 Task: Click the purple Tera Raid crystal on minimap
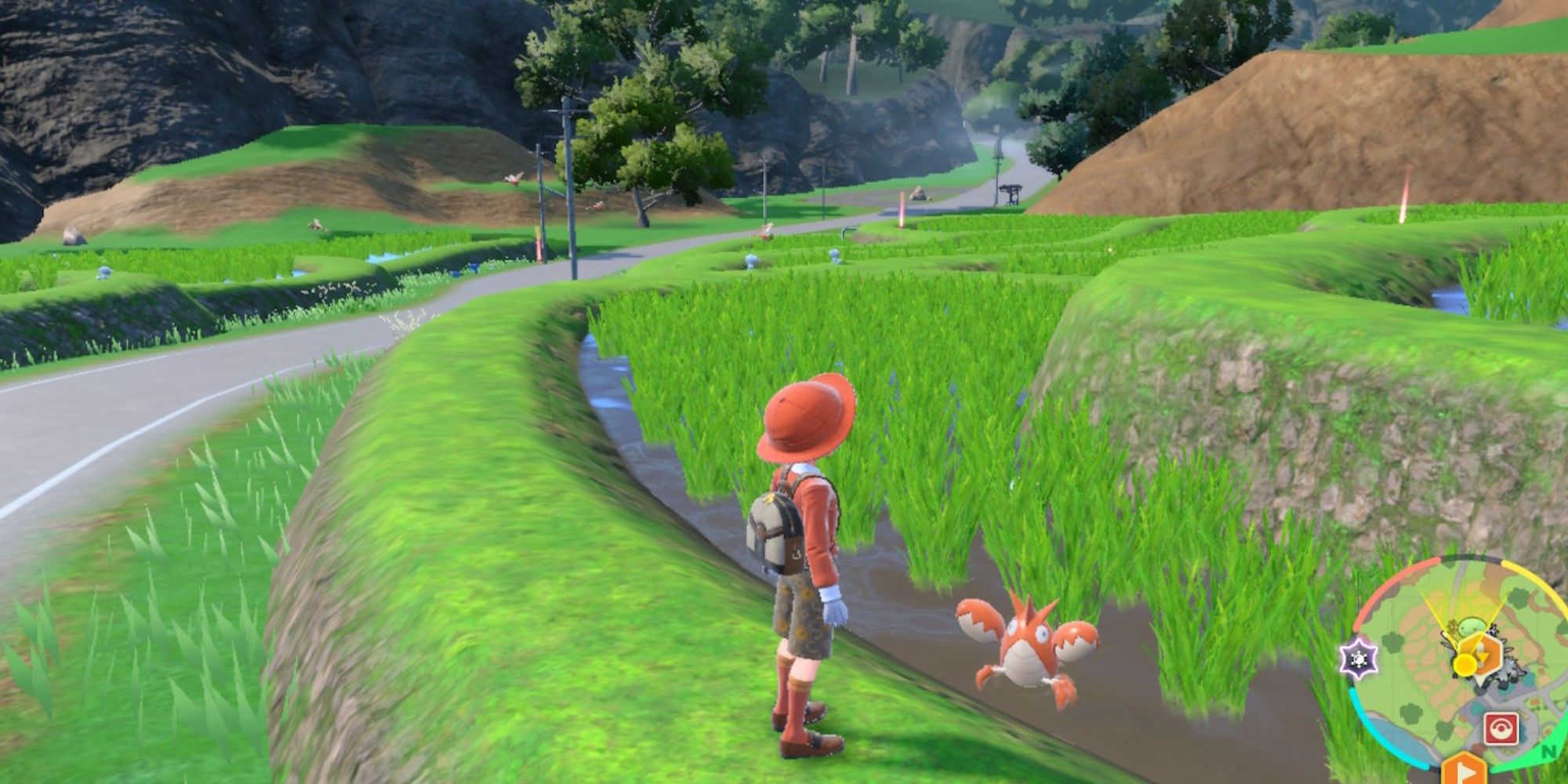click(x=1359, y=659)
